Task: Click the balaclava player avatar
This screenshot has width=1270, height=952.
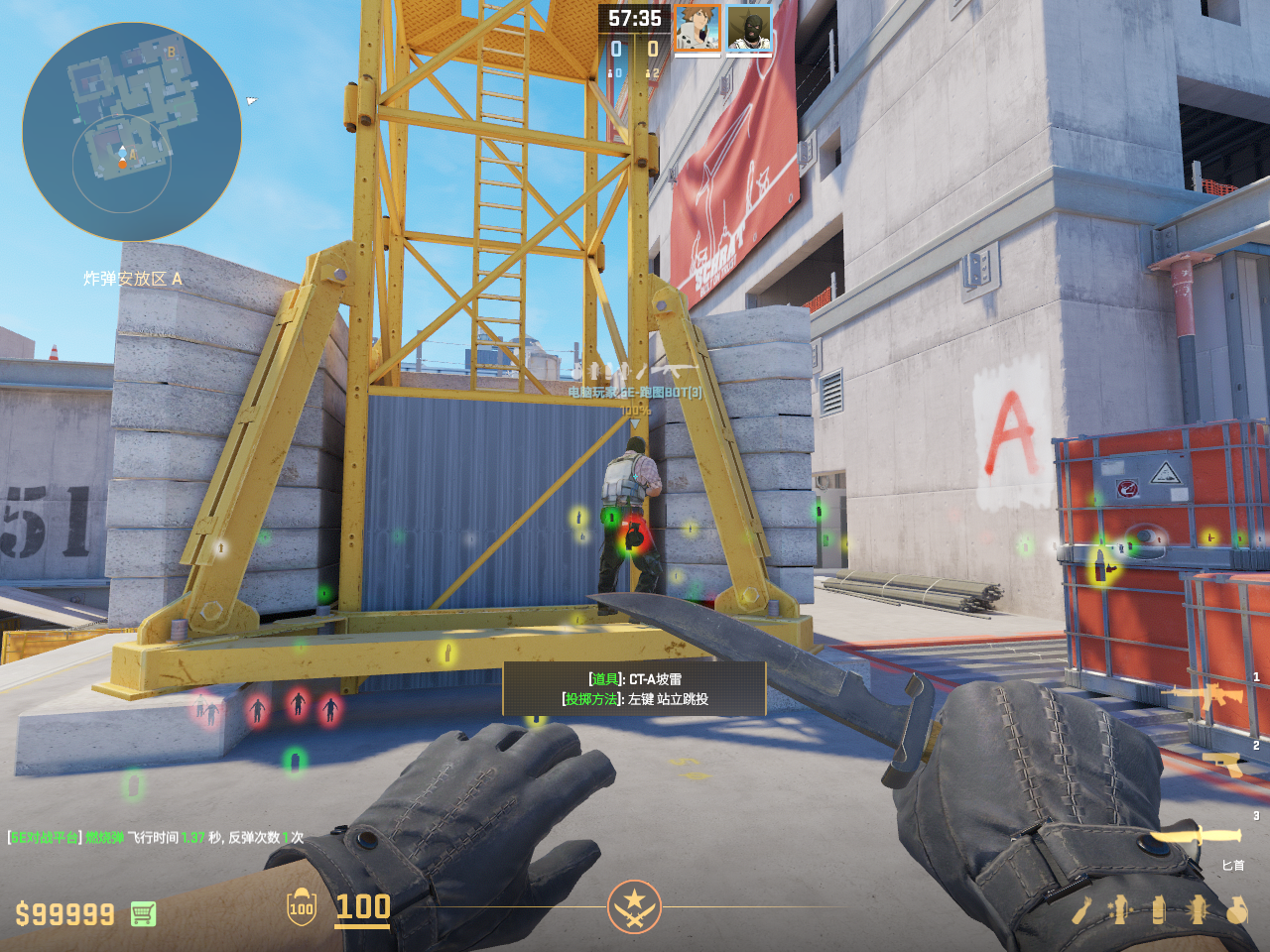Action: 749,28
